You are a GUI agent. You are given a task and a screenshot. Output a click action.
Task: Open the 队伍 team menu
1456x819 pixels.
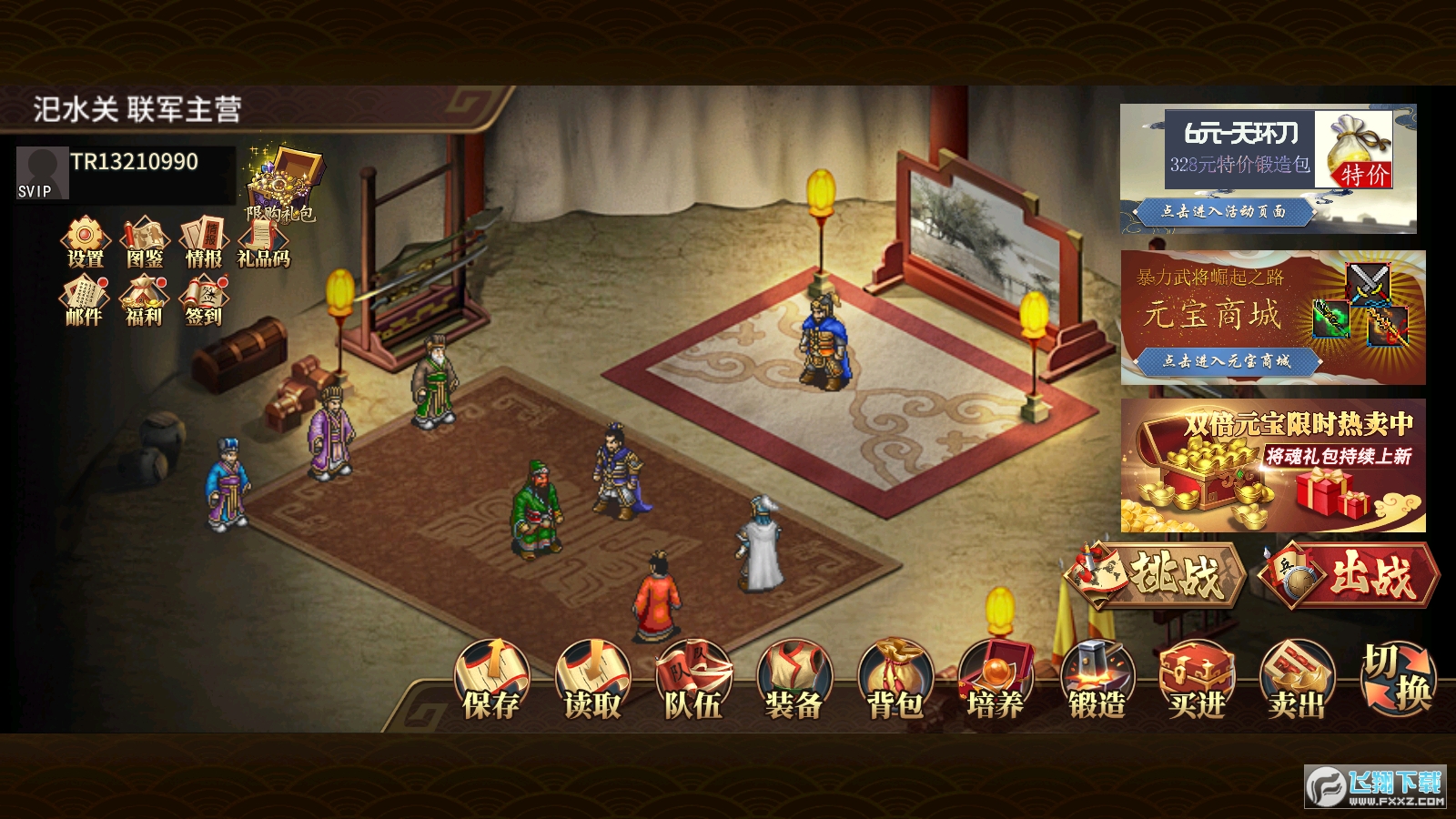click(x=693, y=682)
